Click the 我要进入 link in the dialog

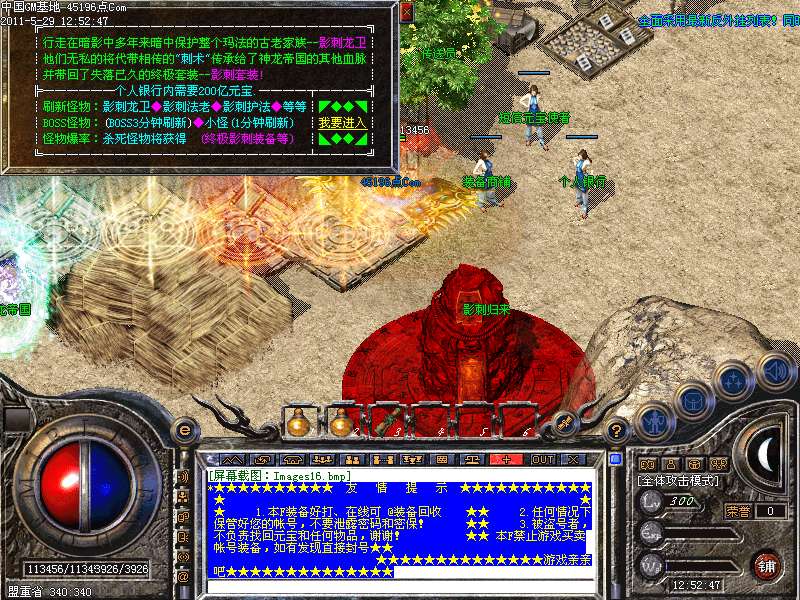[342, 122]
